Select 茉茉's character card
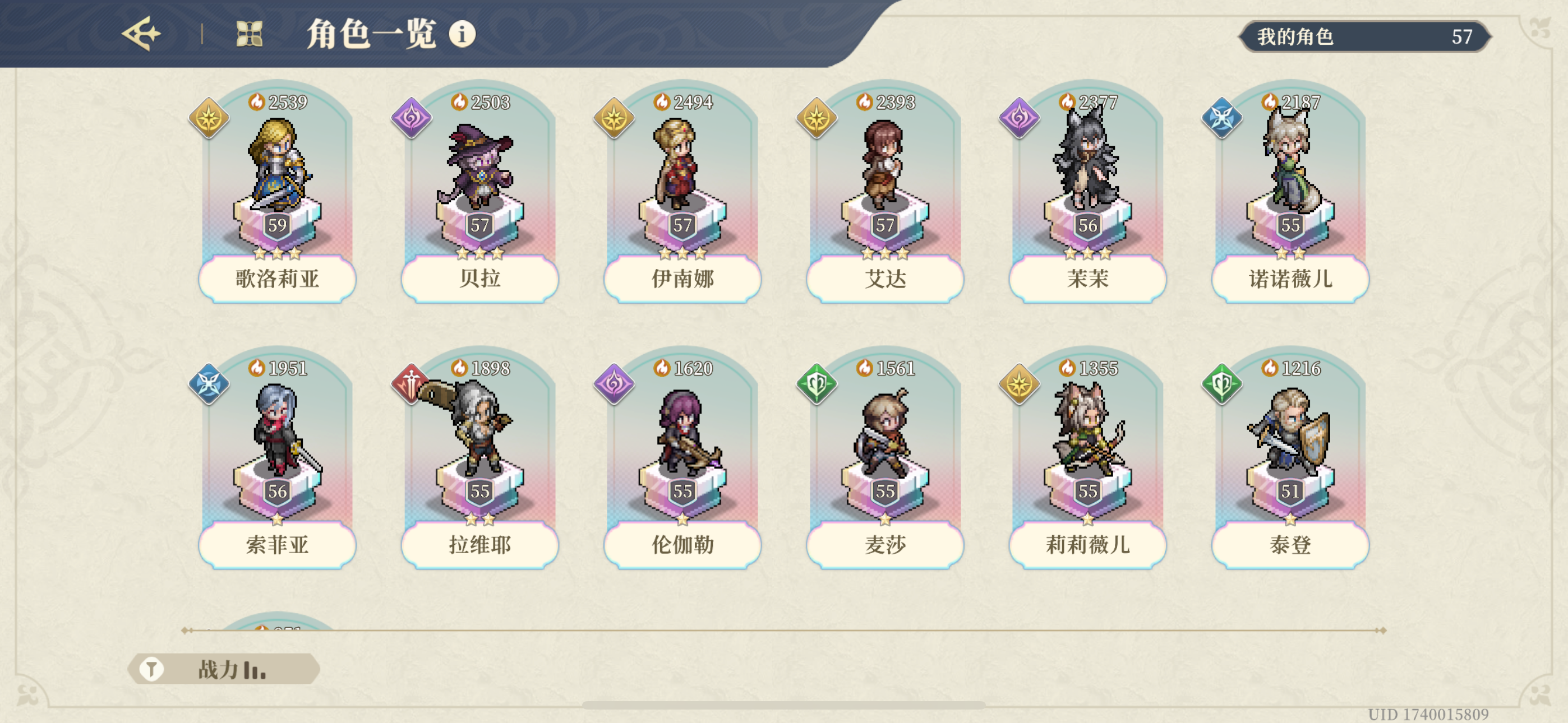 click(1088, 189)
